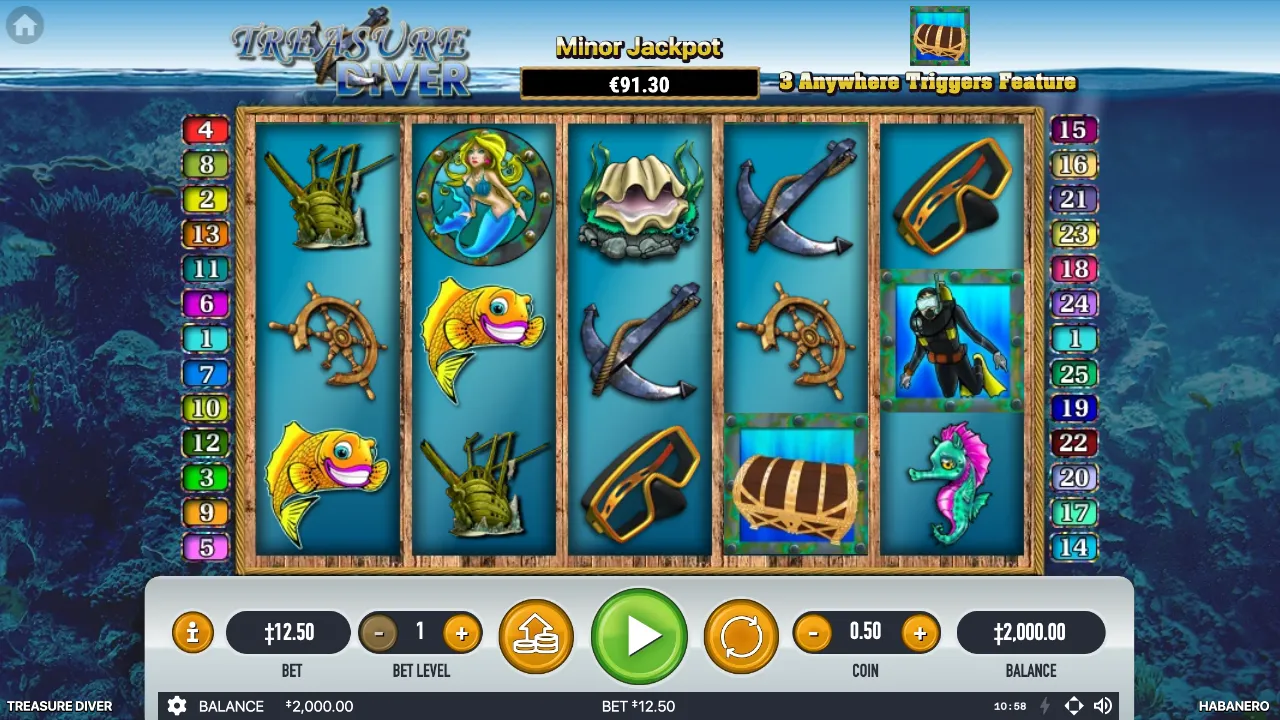
Task: Click the fullscreen crosshair icon bottom right
Action: 1074,706
